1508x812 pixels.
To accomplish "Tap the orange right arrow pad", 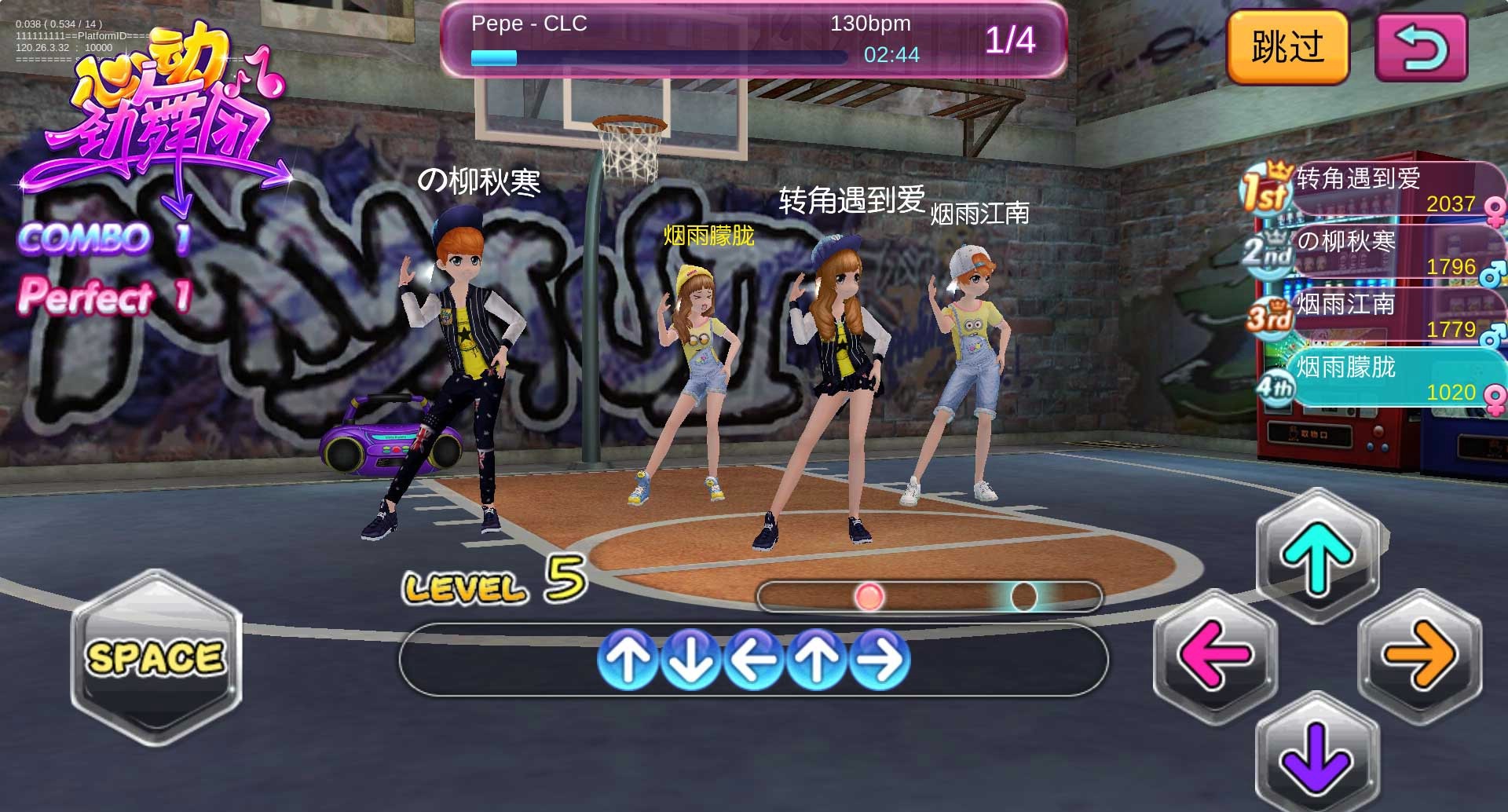I will coord(1419,654).
